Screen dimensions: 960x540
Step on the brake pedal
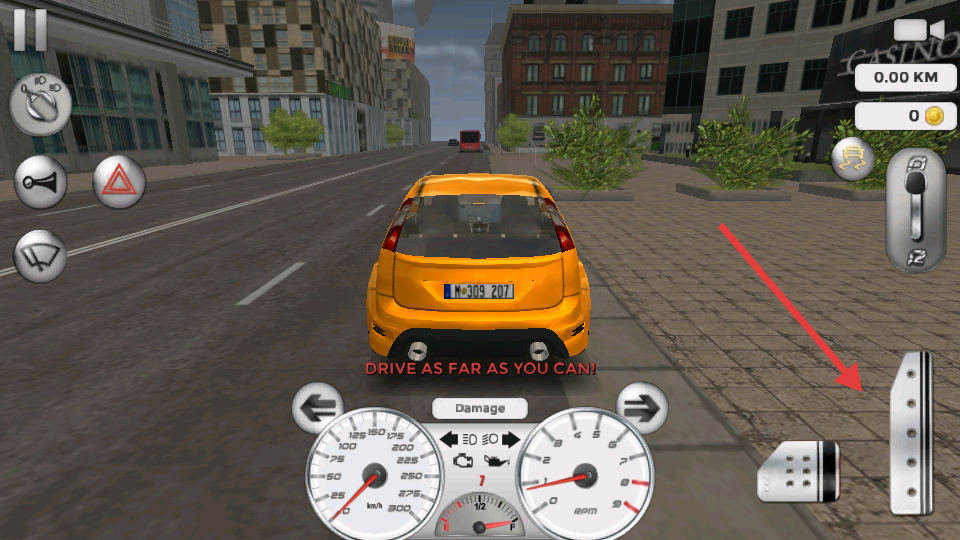798,470
